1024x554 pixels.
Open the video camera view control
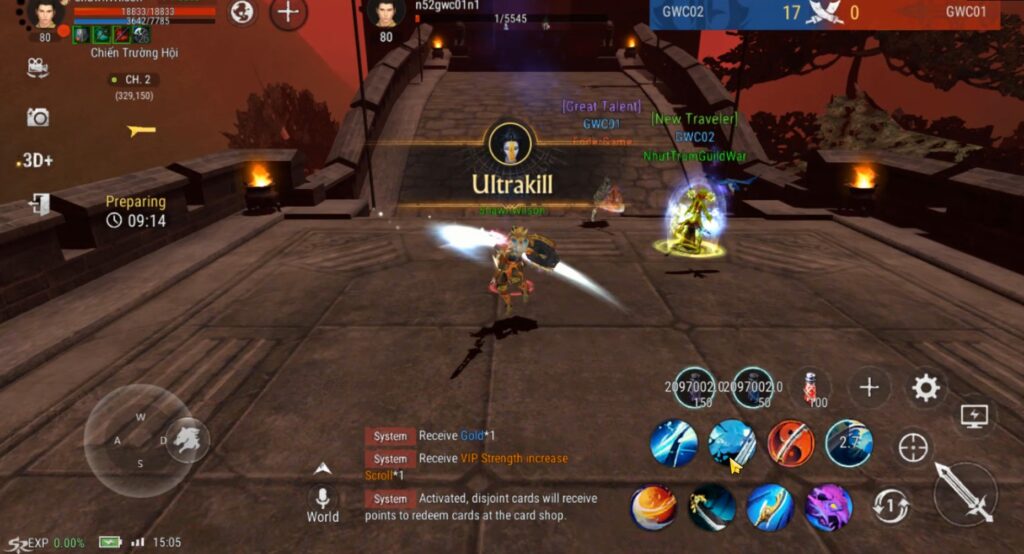(x=38, y=67)
